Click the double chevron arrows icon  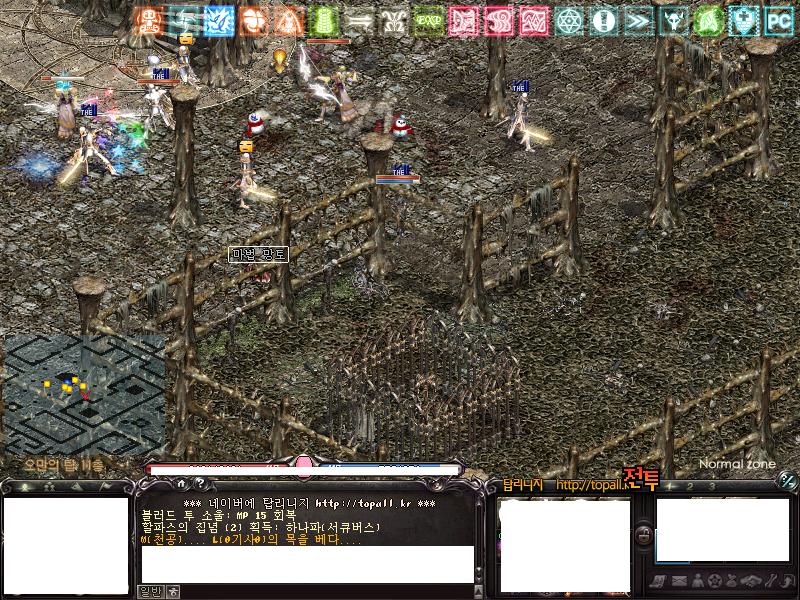[638, 19]
